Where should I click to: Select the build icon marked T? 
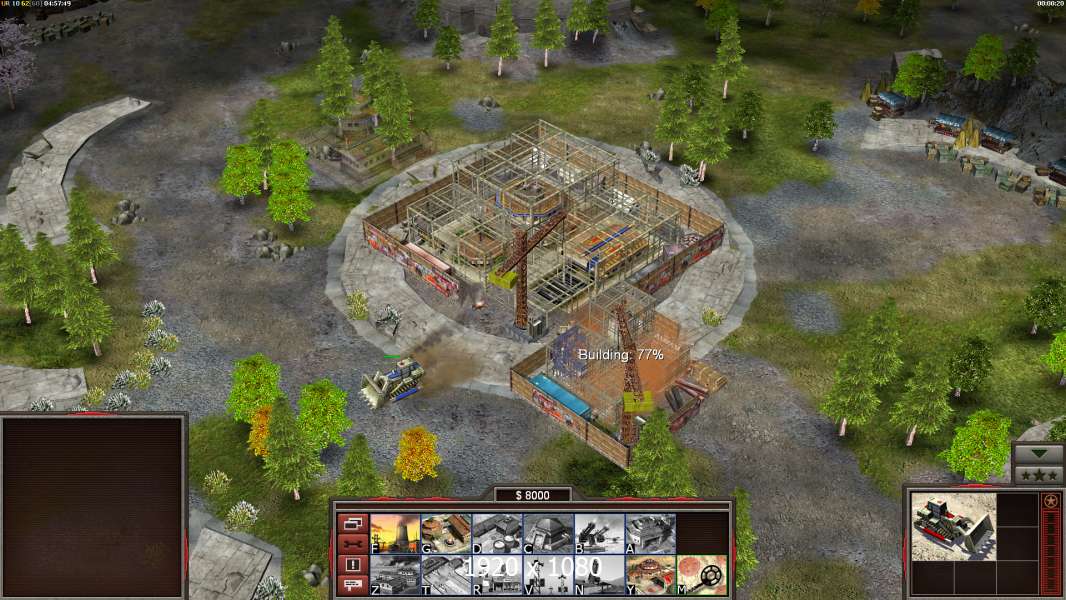[x=446, y=575]
